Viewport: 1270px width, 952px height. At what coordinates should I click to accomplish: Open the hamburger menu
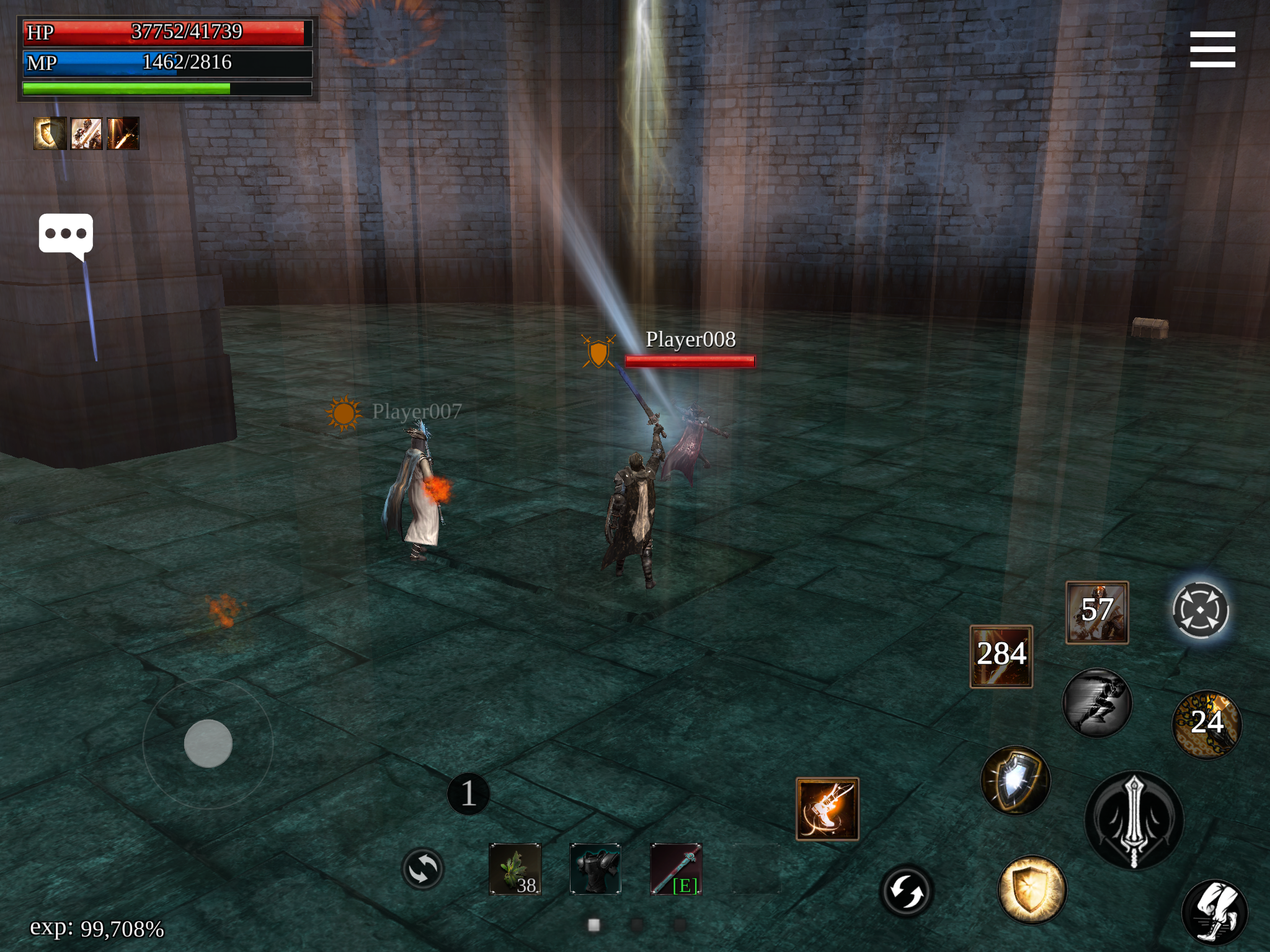tap(1212, 50)
